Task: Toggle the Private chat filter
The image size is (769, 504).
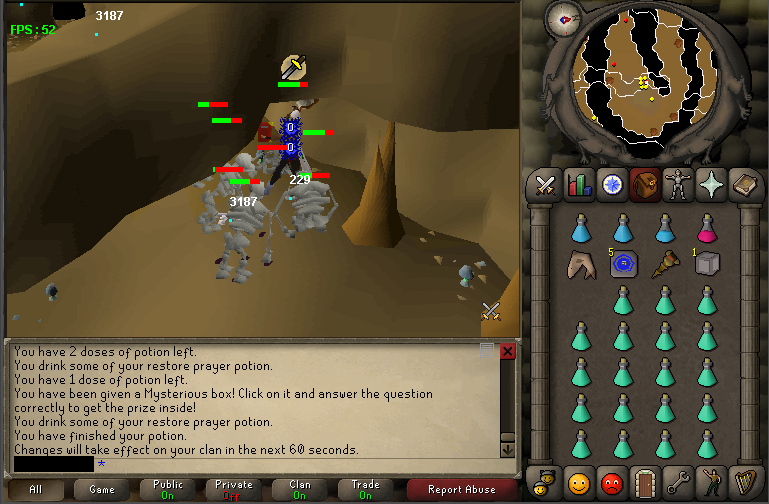Action: click(x=234, y=489)
